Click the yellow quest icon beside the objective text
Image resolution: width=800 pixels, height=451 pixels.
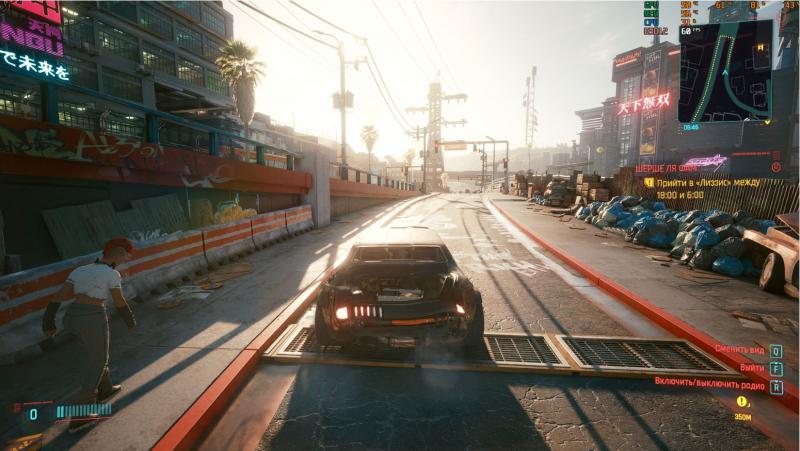(x=649, y=182)
